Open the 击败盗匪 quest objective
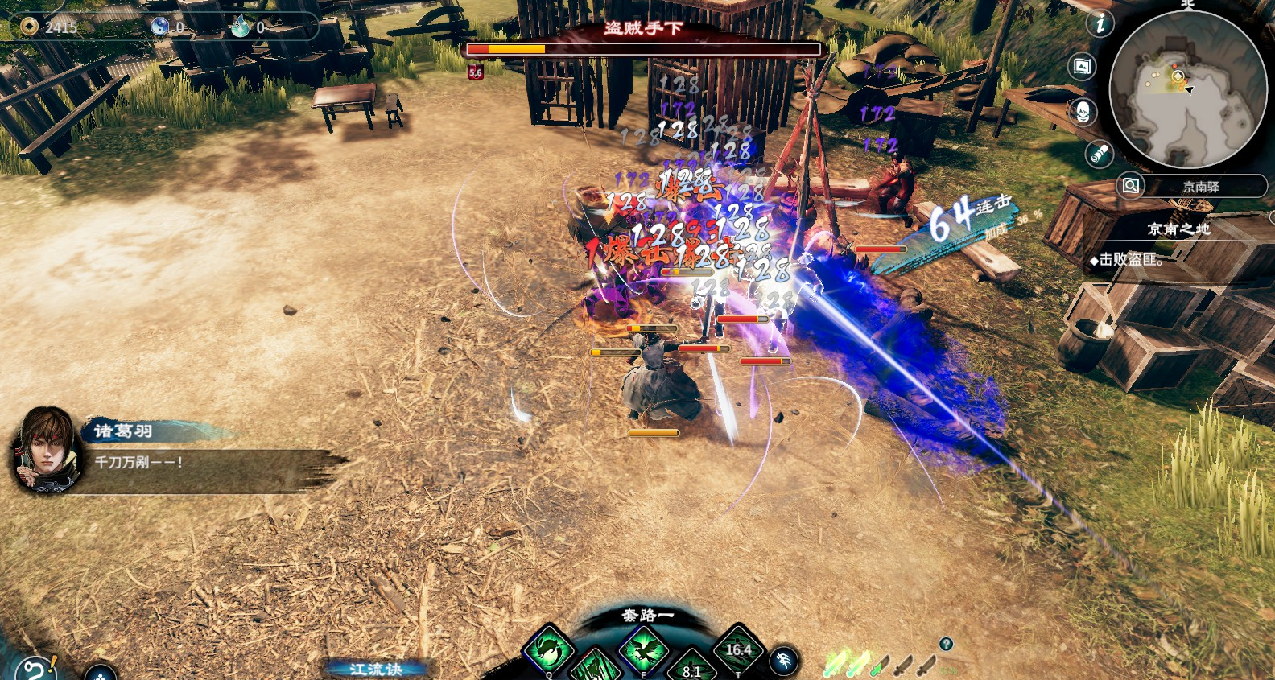 click(x=1128, y=260)
